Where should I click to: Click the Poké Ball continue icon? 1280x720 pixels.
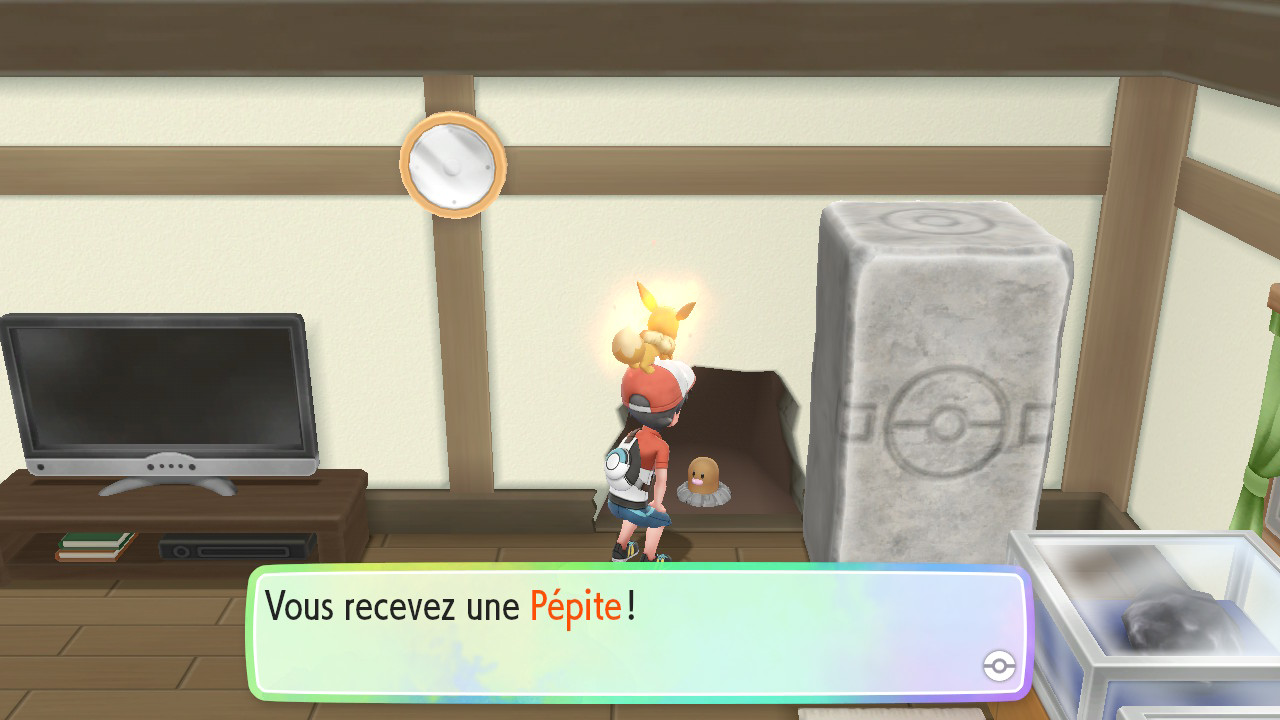tap(999, 666)
